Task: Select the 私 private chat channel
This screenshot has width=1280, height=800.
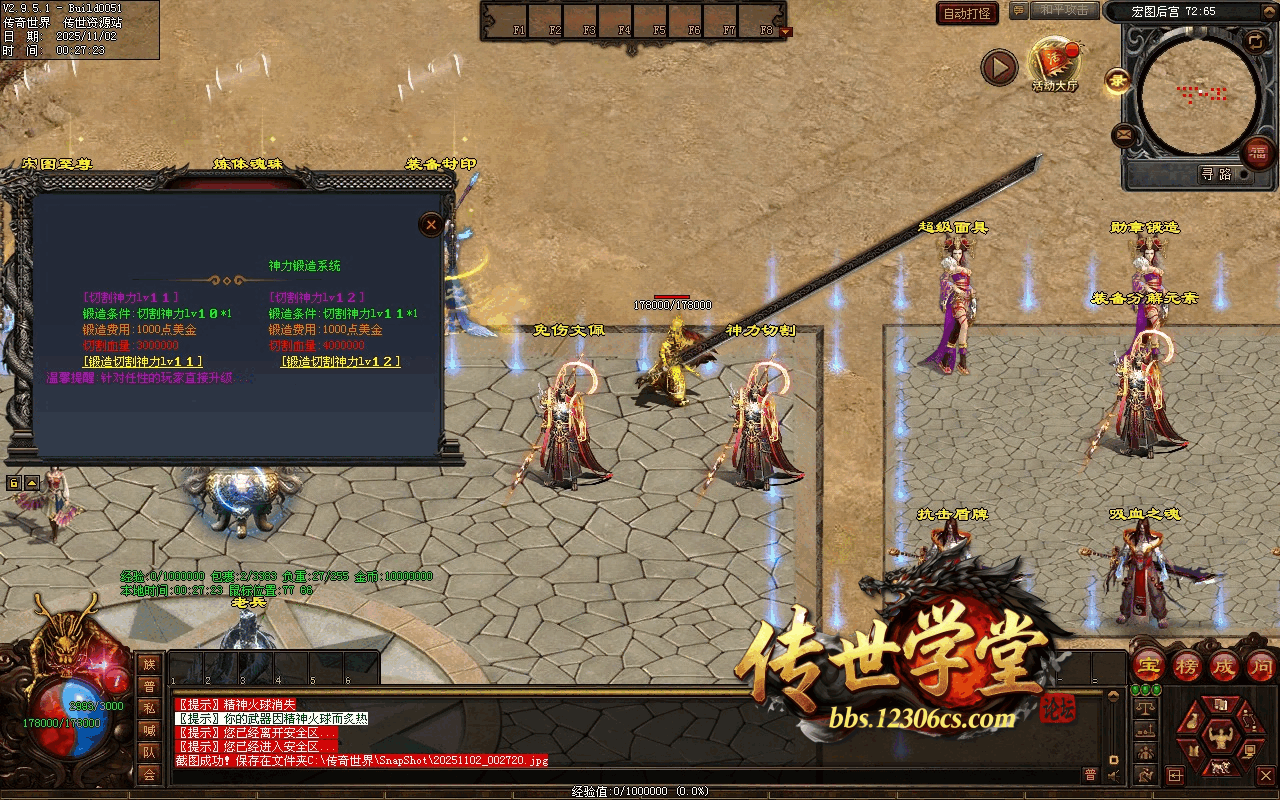Action: pyautogui.click(x=149, y=708)
